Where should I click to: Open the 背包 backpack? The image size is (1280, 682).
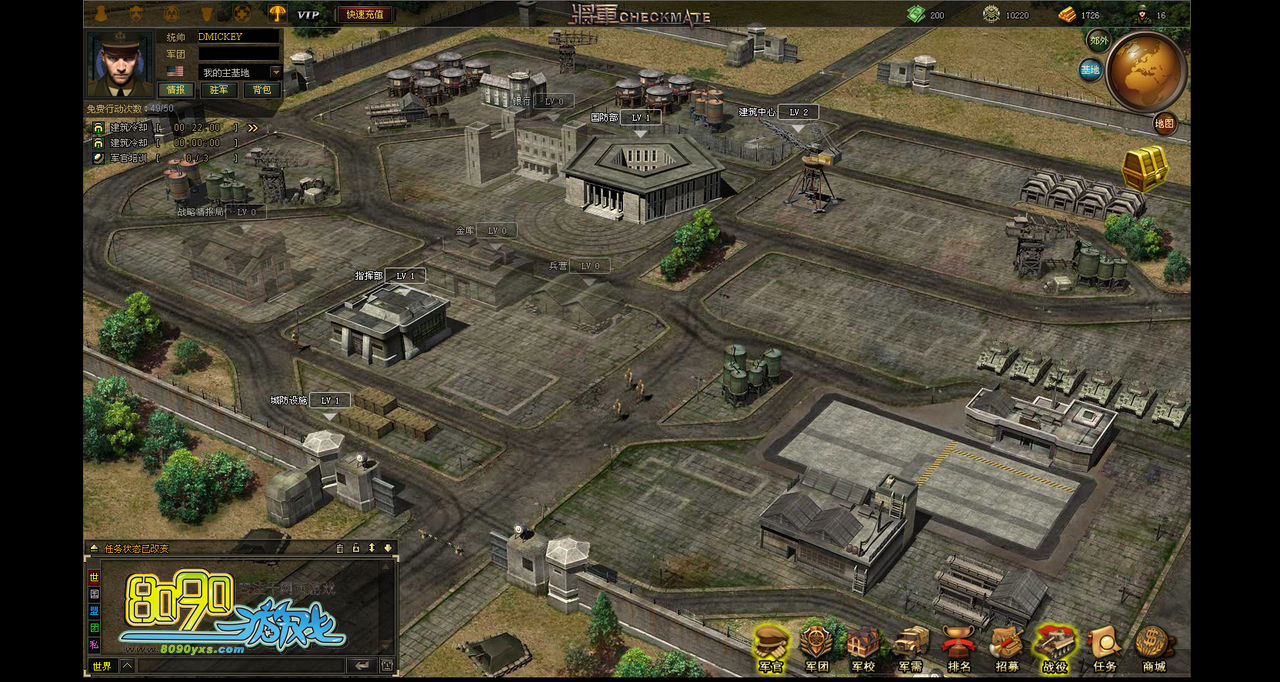point(261,90)
